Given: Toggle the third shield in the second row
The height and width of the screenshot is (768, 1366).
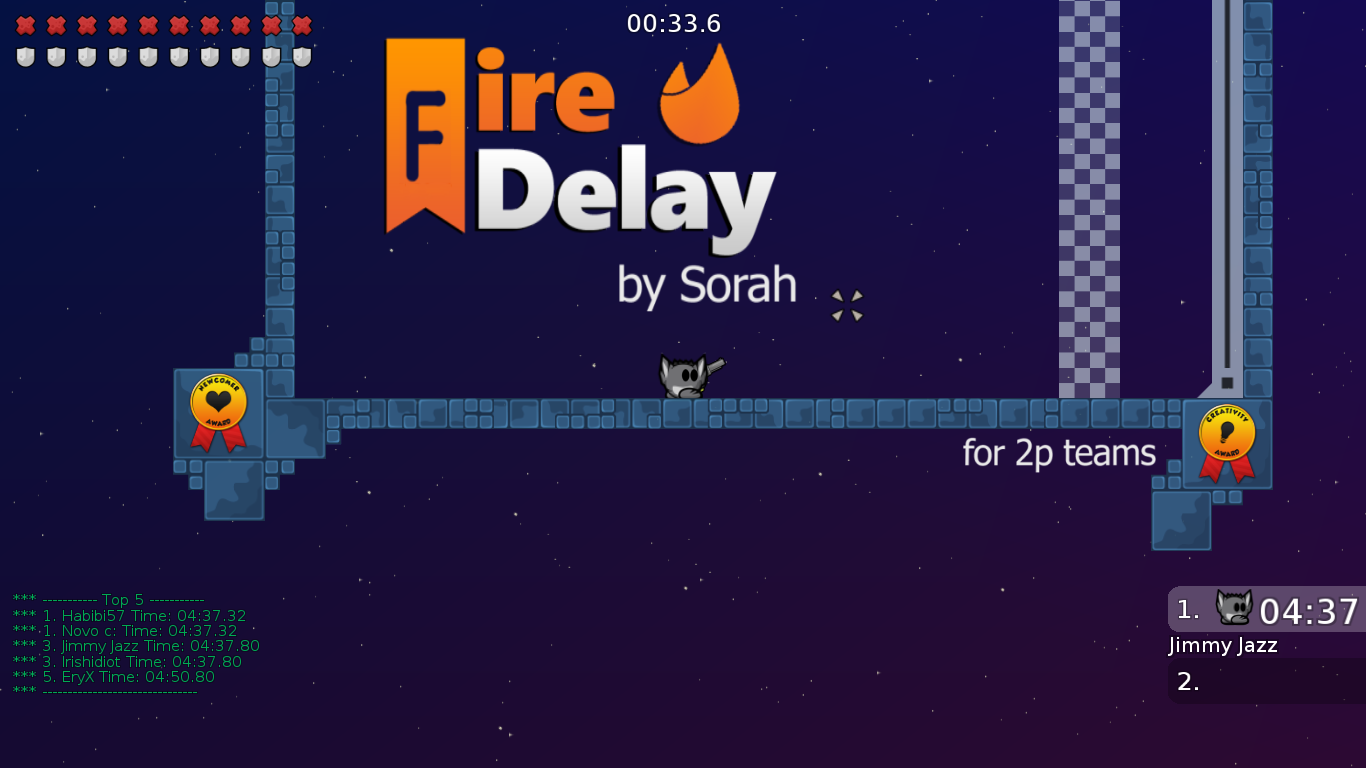Looking at the screenshot, I should (x=84, y=57).
